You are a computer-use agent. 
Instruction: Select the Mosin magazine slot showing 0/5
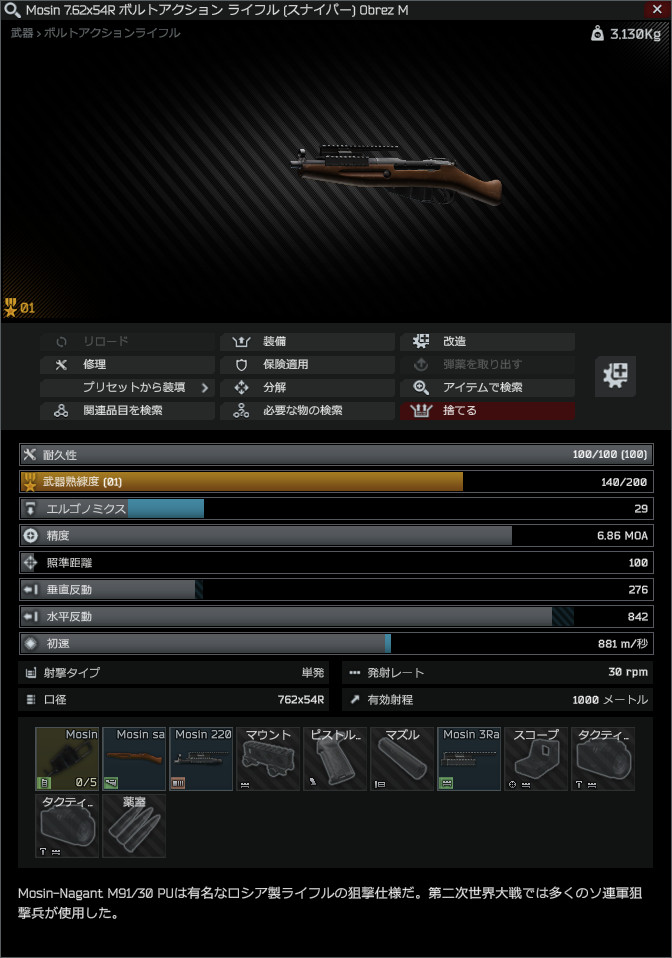68,759
